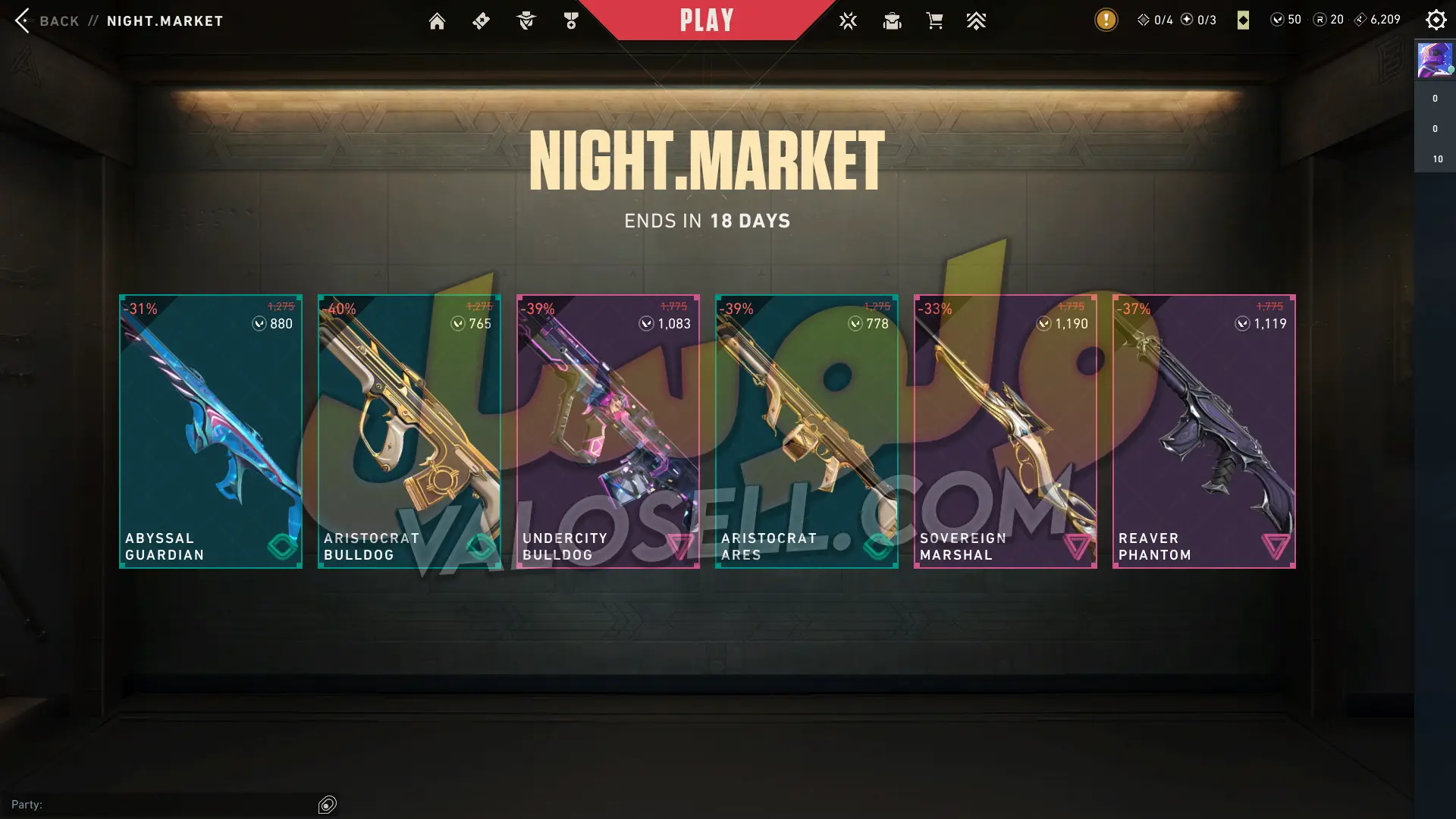
Task: Open the starburst icon in navigation
Action: tap(848, 21)
